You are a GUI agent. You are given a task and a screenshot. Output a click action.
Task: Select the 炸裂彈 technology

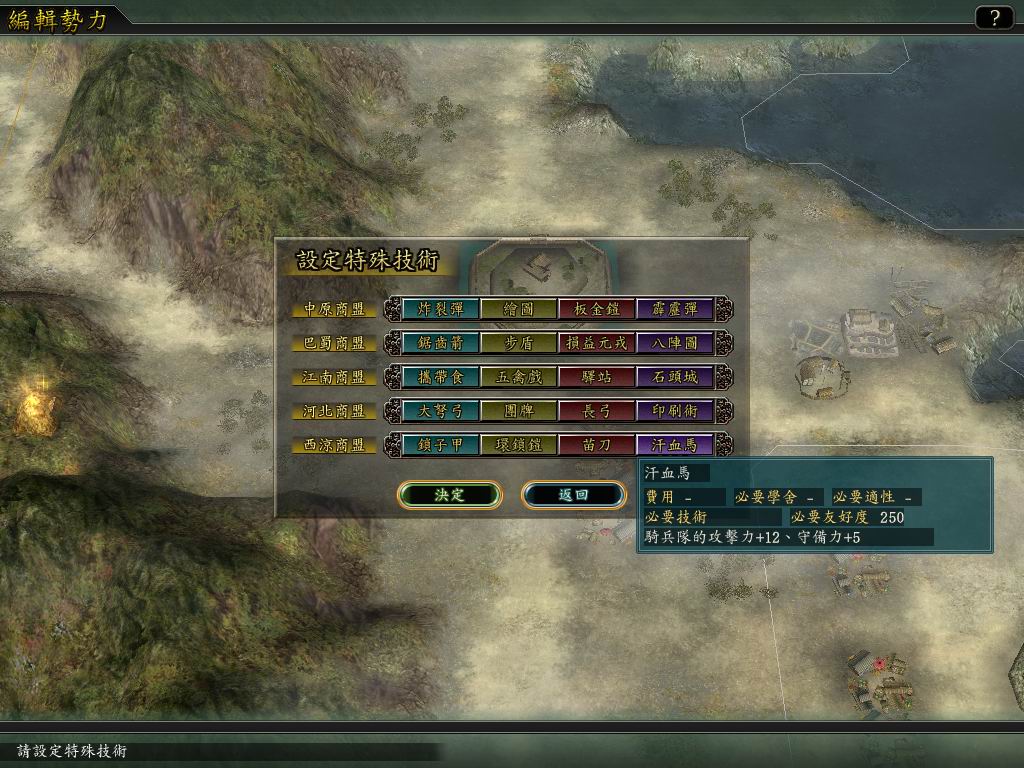tap(440, 309)
